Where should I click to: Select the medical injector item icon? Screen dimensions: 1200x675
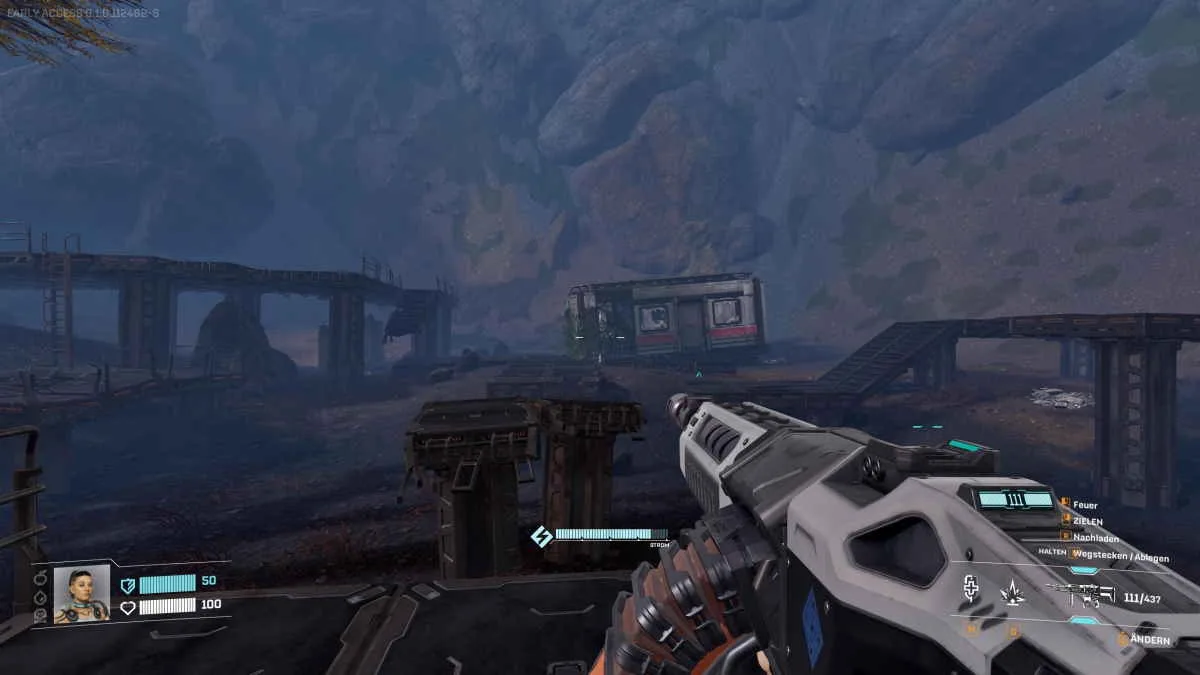coord(970,591)
